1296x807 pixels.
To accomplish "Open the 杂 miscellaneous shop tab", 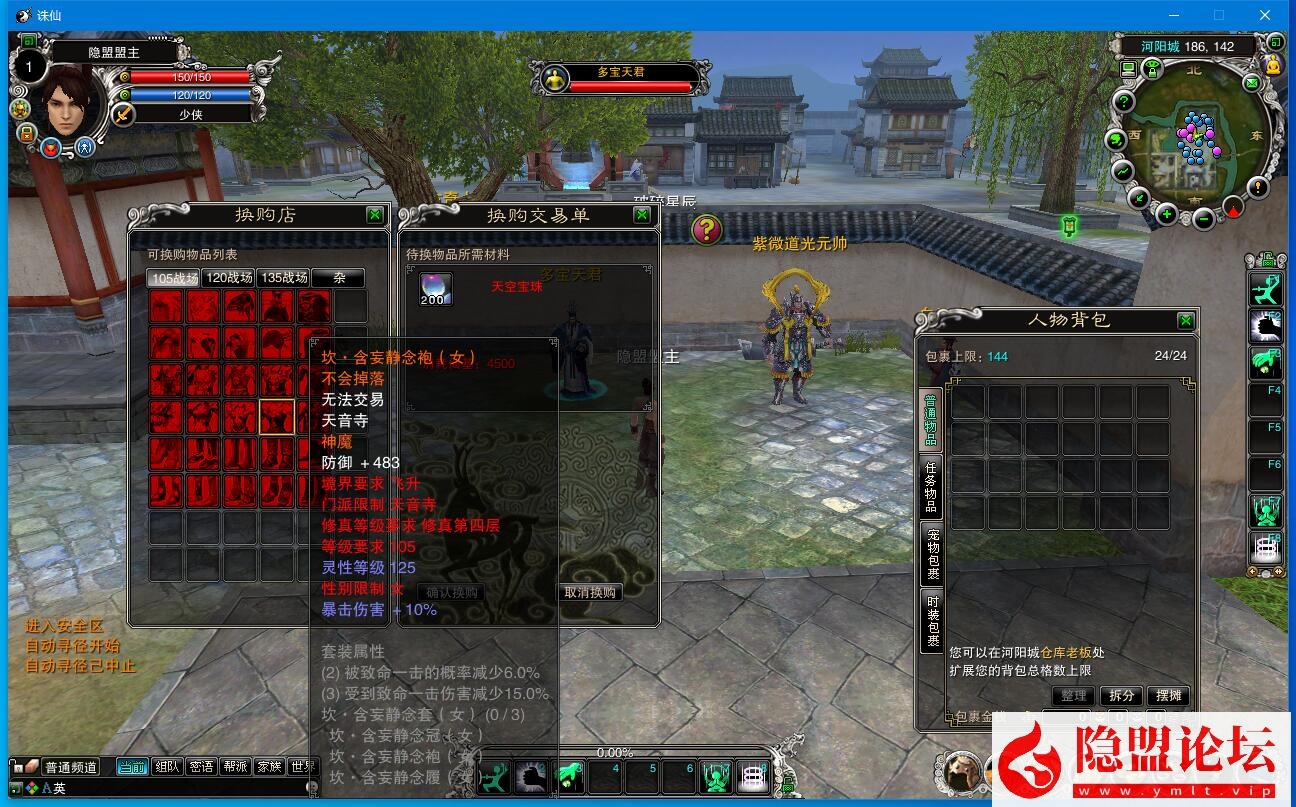I will point(337,278).
